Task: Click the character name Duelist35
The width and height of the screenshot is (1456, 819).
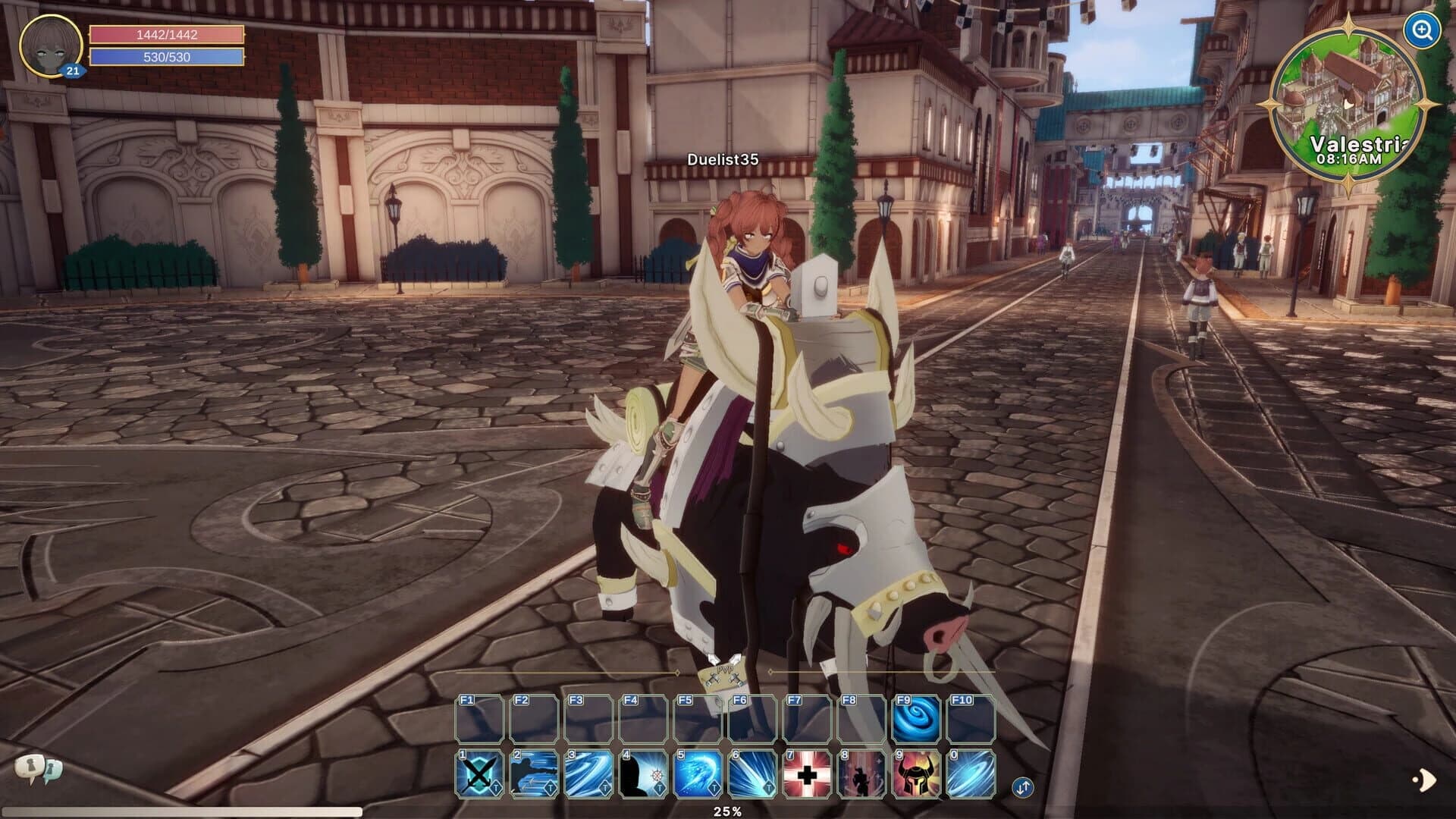Action: point(724,160)
